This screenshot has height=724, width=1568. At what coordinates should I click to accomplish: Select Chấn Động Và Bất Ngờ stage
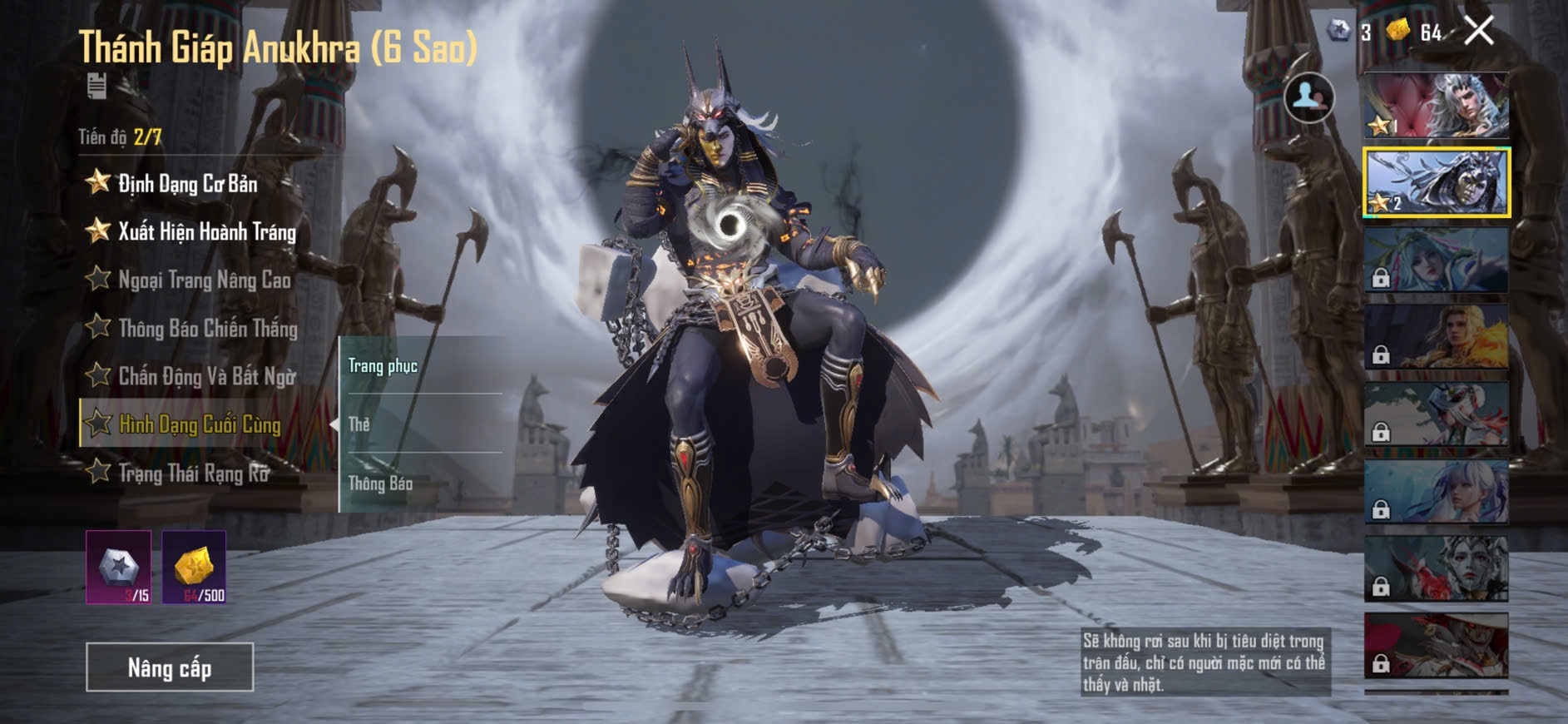click(x=206, y=376)
